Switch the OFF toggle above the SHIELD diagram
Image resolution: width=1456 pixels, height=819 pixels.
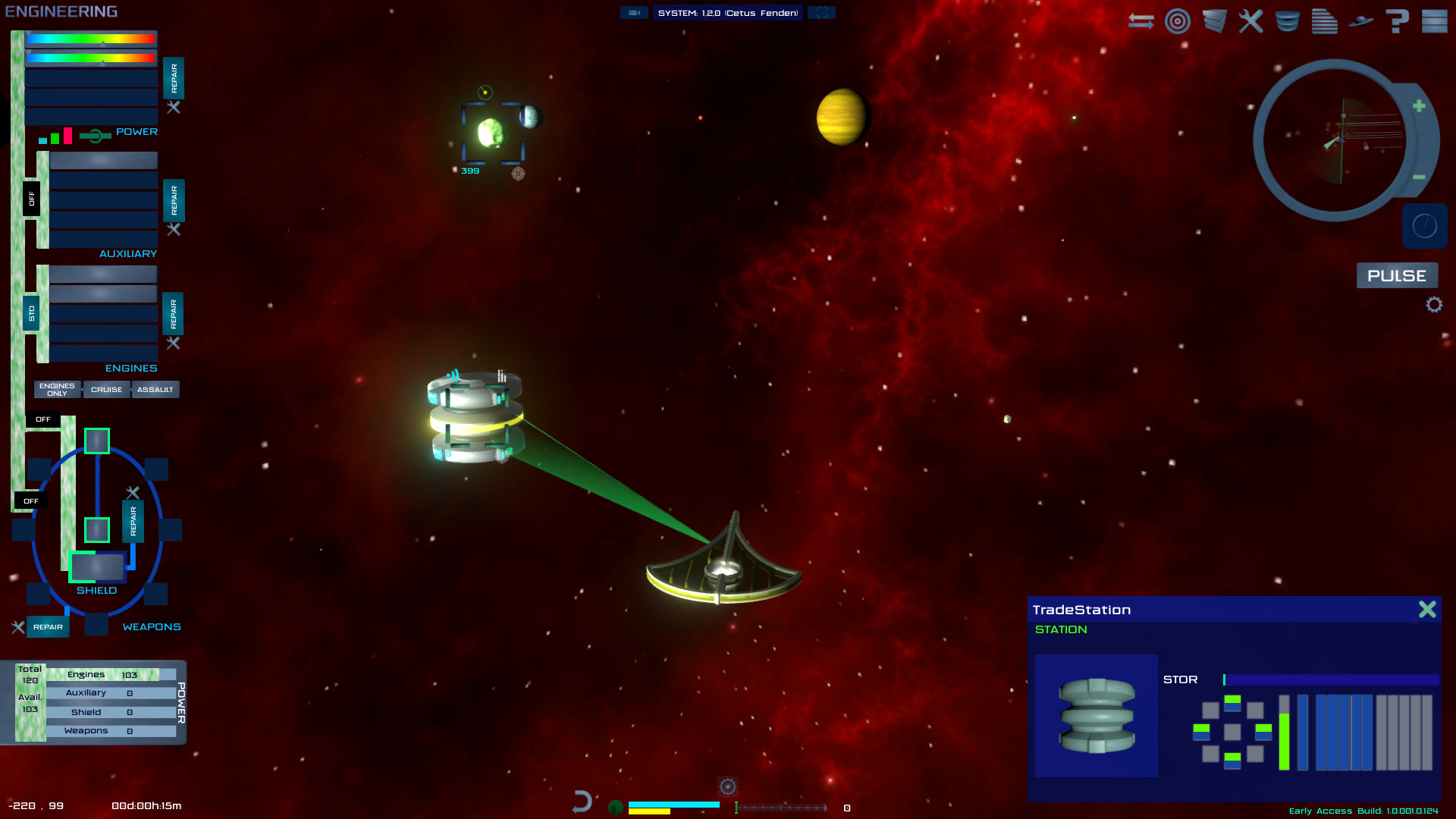43,419
